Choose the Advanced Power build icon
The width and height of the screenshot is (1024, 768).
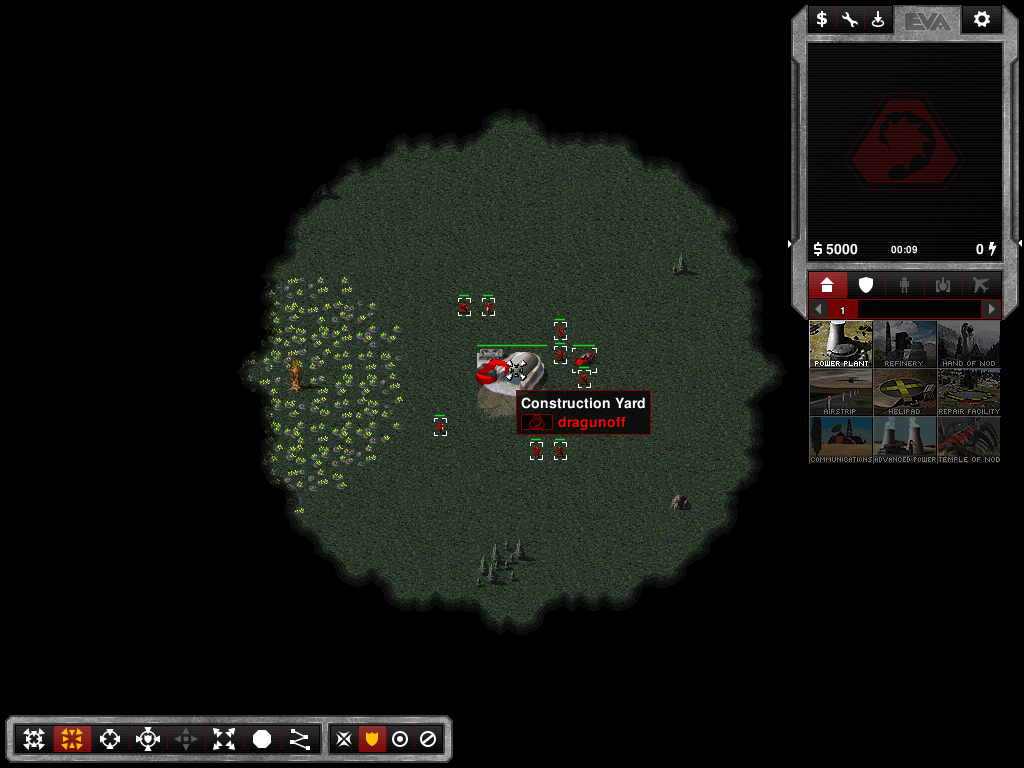(904, 440)
